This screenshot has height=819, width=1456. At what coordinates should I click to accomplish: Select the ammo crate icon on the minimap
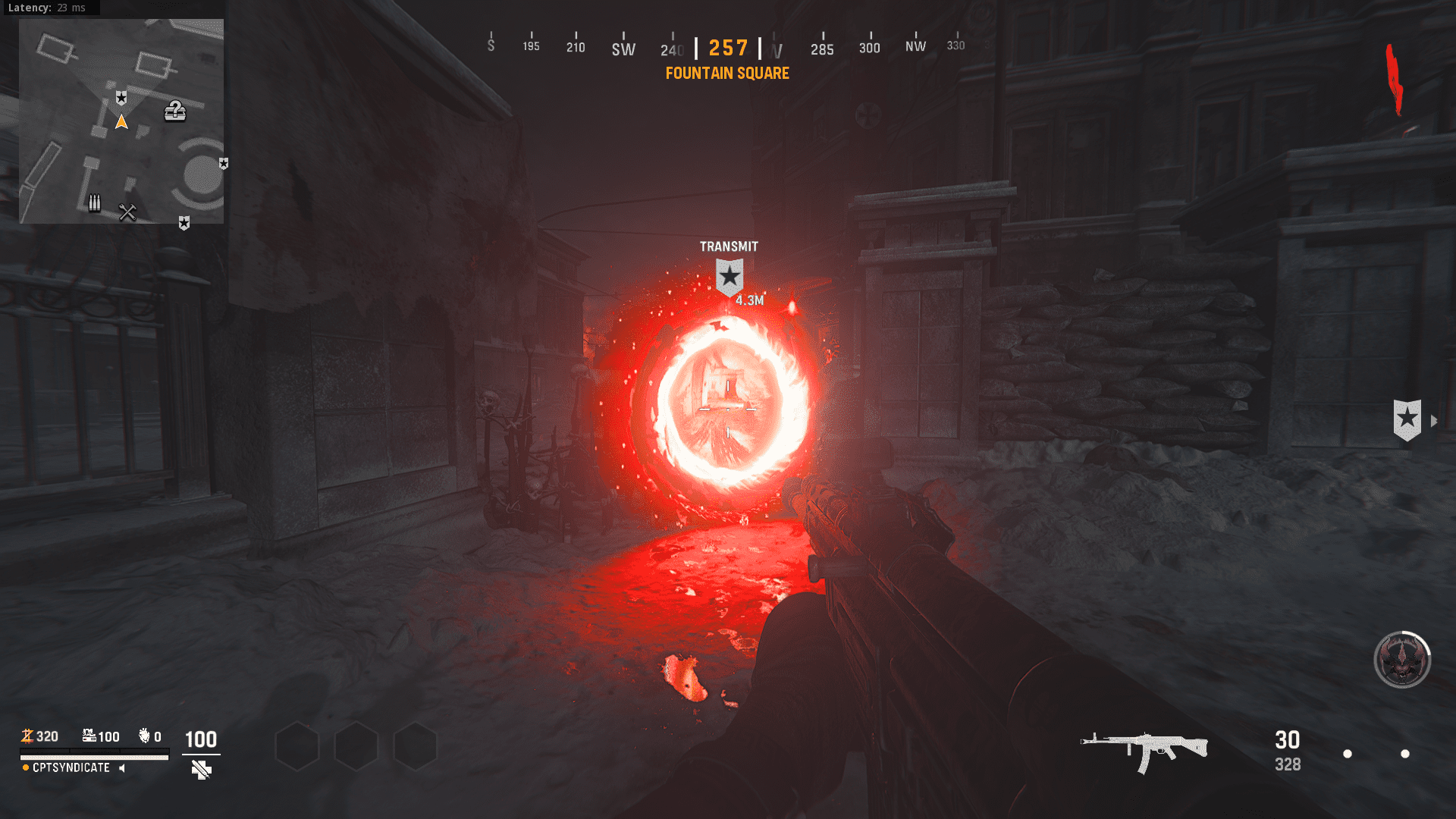tap(94, 202)
